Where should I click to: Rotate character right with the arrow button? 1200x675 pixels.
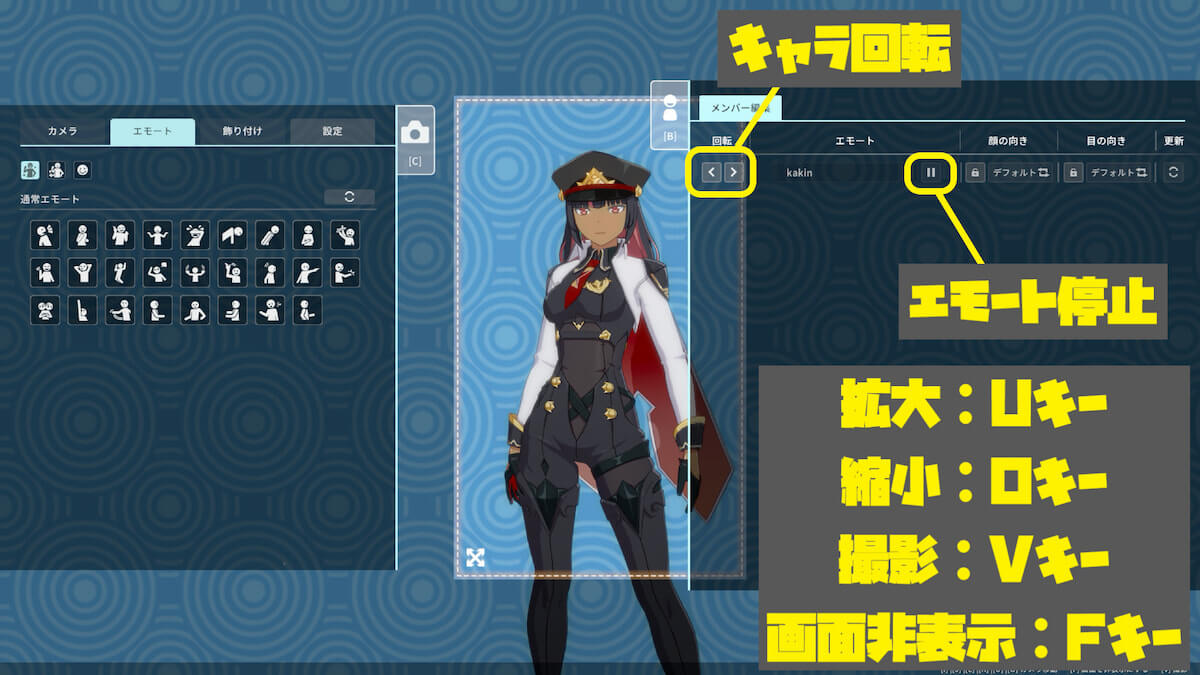pos(734,172)
